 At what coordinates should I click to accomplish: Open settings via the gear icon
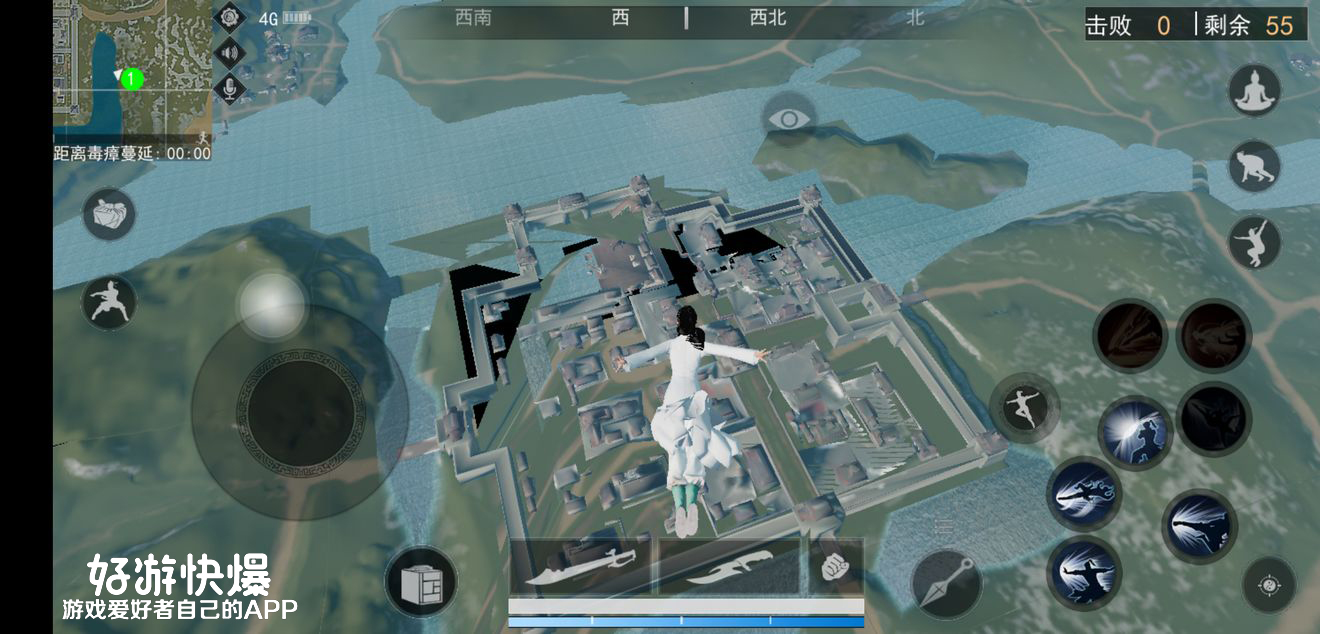coord(231,18)
